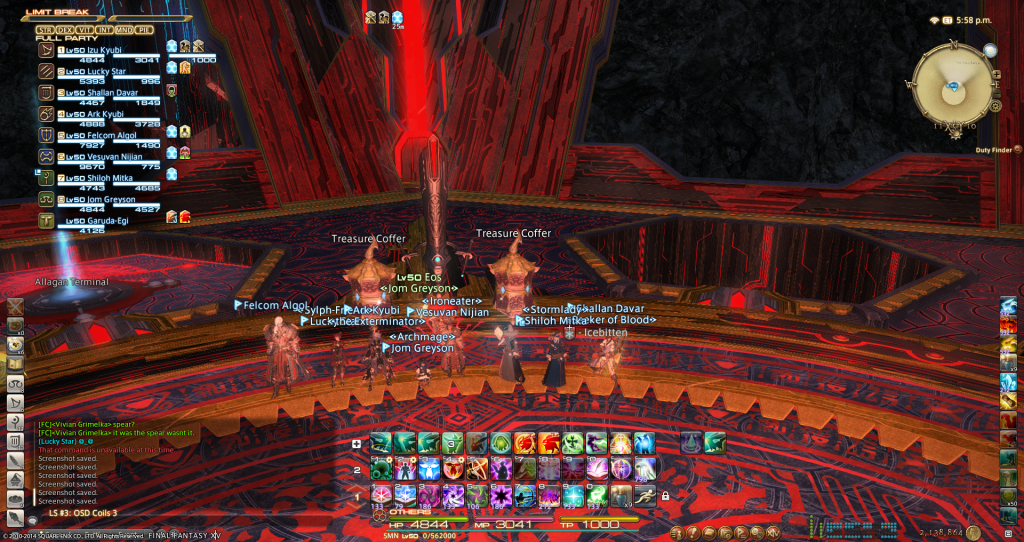Toggle the hotbar lock padlock

pos(665,495)
